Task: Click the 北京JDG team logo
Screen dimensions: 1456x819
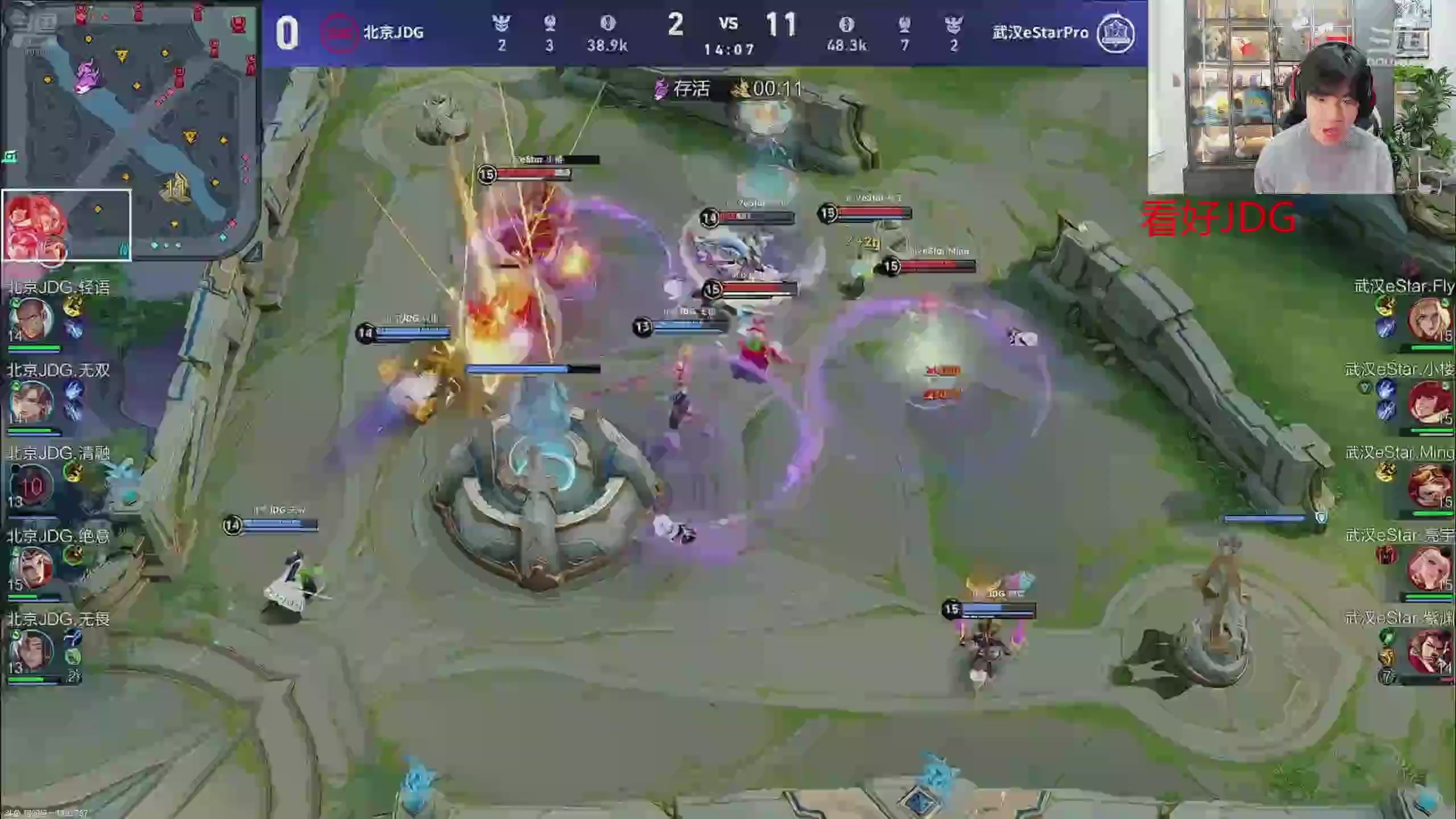Action: tap(339, 33)
